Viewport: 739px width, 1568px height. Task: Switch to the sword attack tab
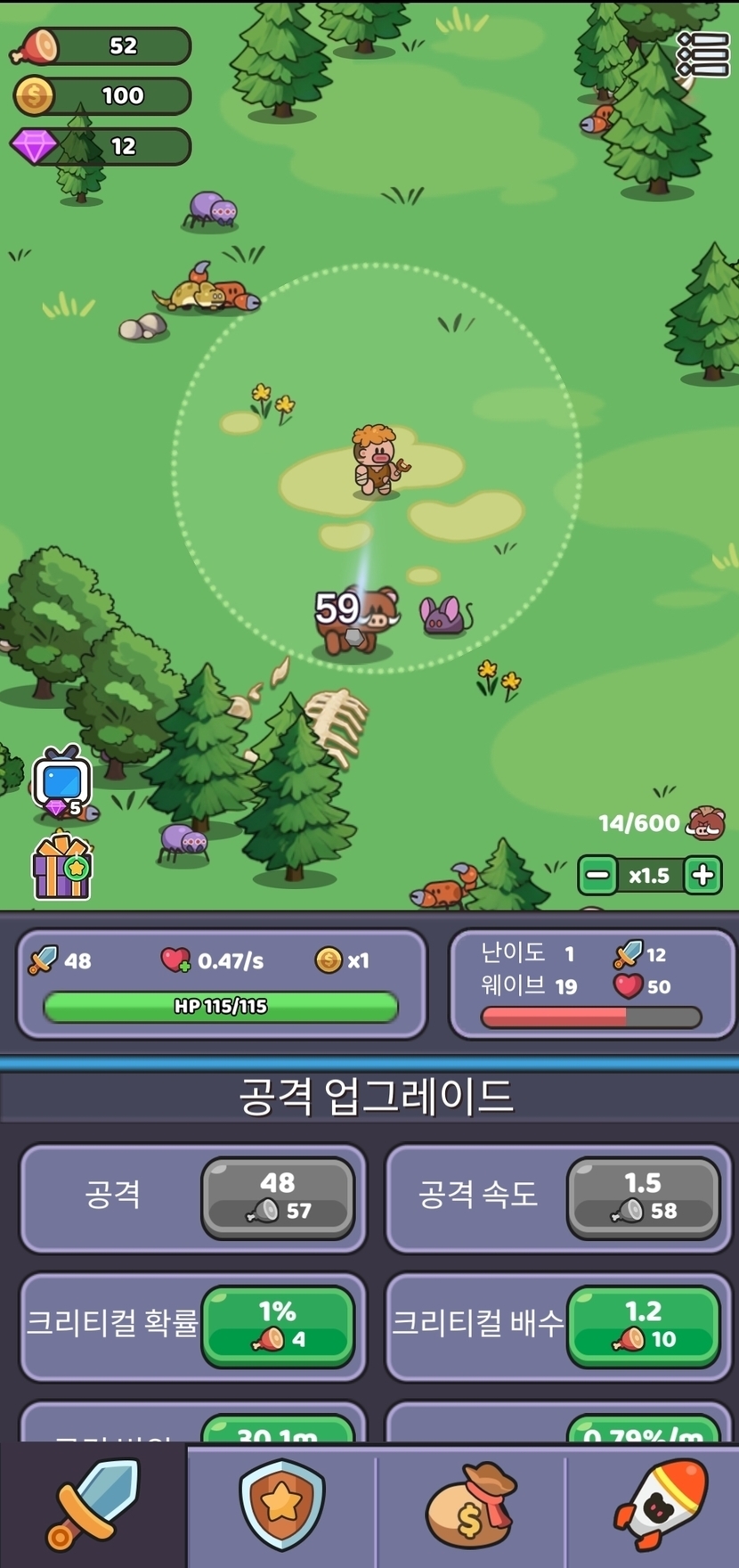[93, 1506]
